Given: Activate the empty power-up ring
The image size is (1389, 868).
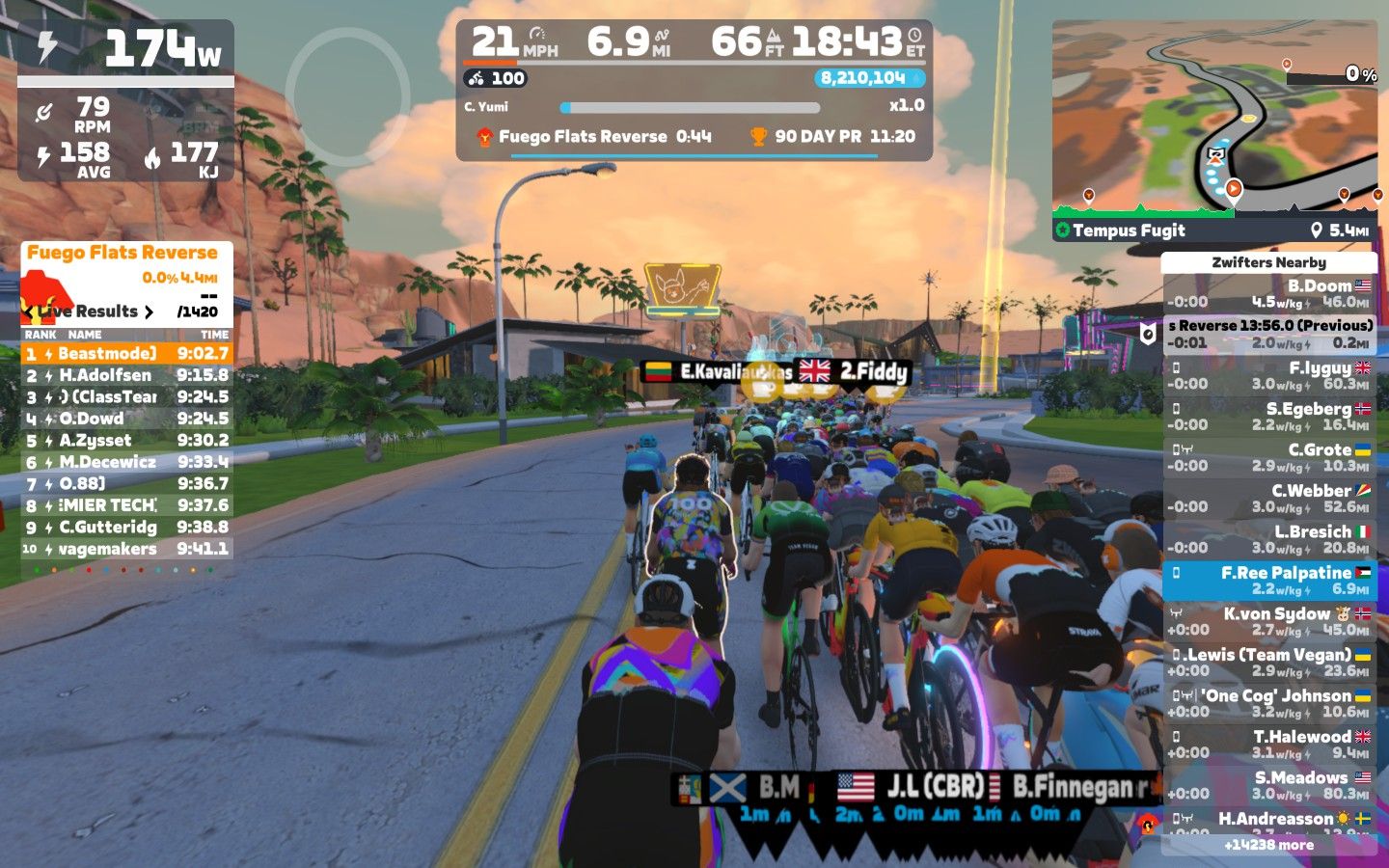Looking at the screenshot, I should pos(347,90).
